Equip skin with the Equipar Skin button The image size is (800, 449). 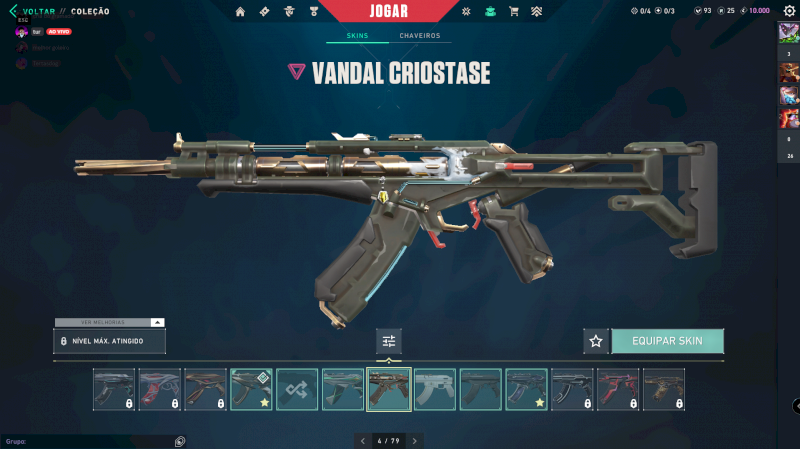pos(667,341)
